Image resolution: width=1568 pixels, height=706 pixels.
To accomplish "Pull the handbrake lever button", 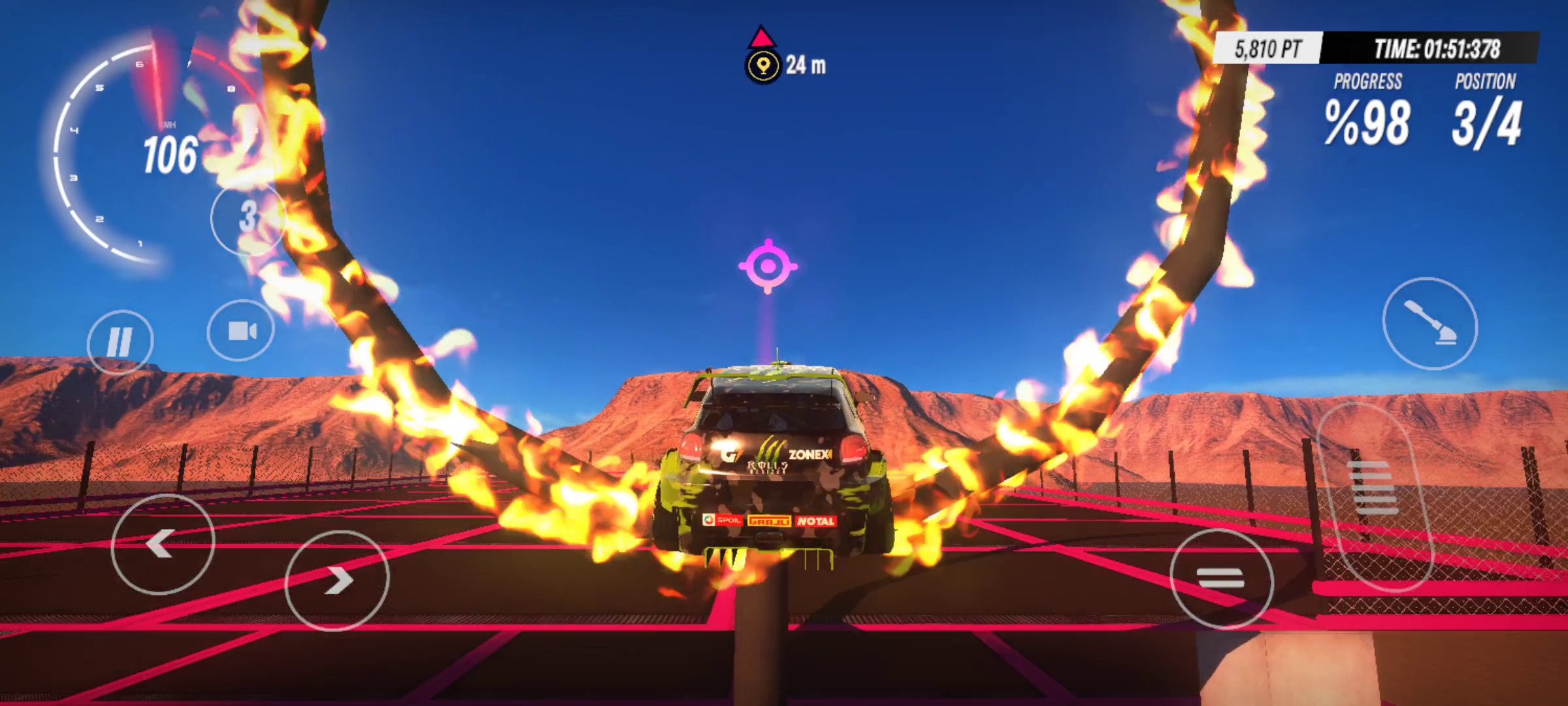I will [1429, 324].
